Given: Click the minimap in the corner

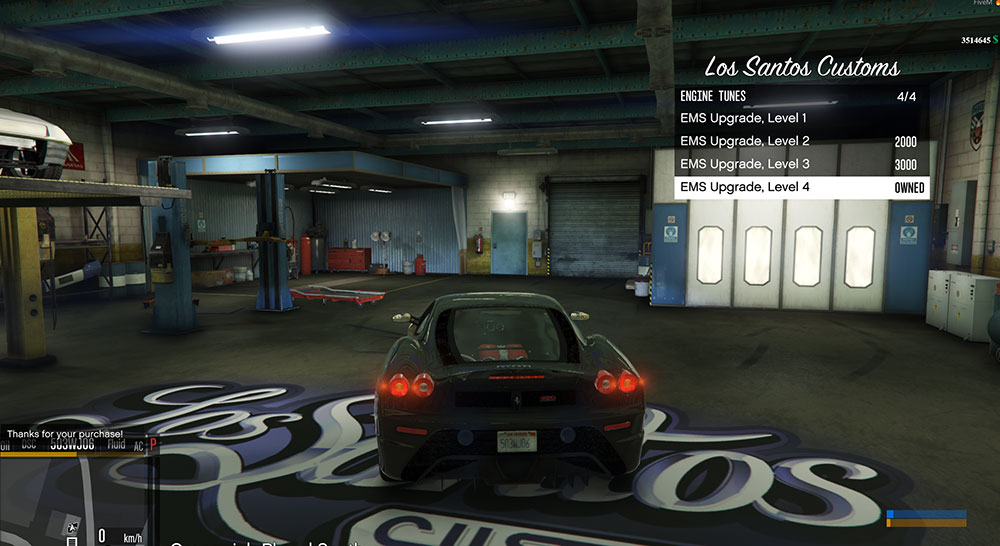Looking at the screenshot, I should click(75, 497).
